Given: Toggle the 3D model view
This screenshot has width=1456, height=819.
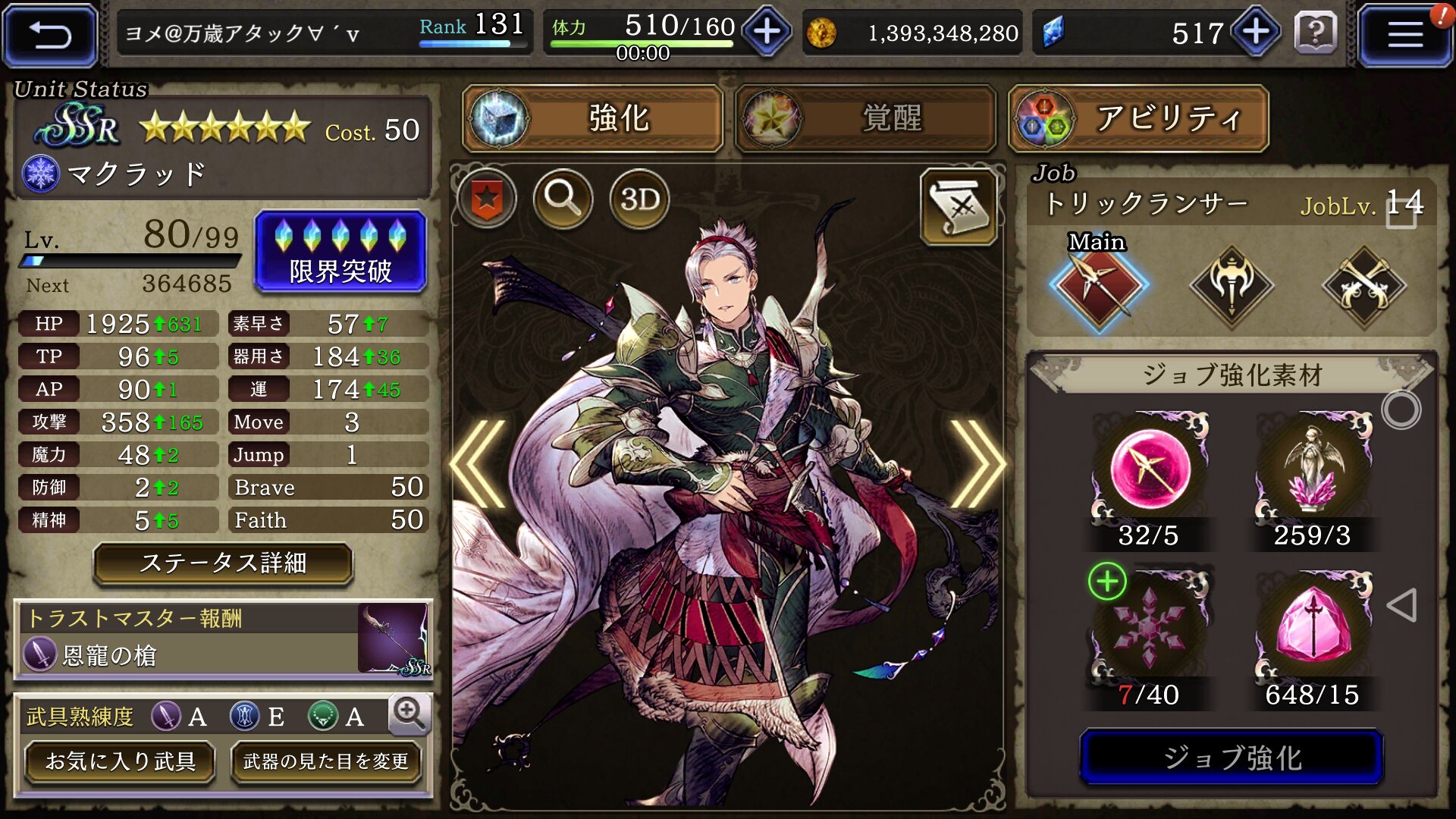Looking at the screenshot, I should (x=639, y=199).
